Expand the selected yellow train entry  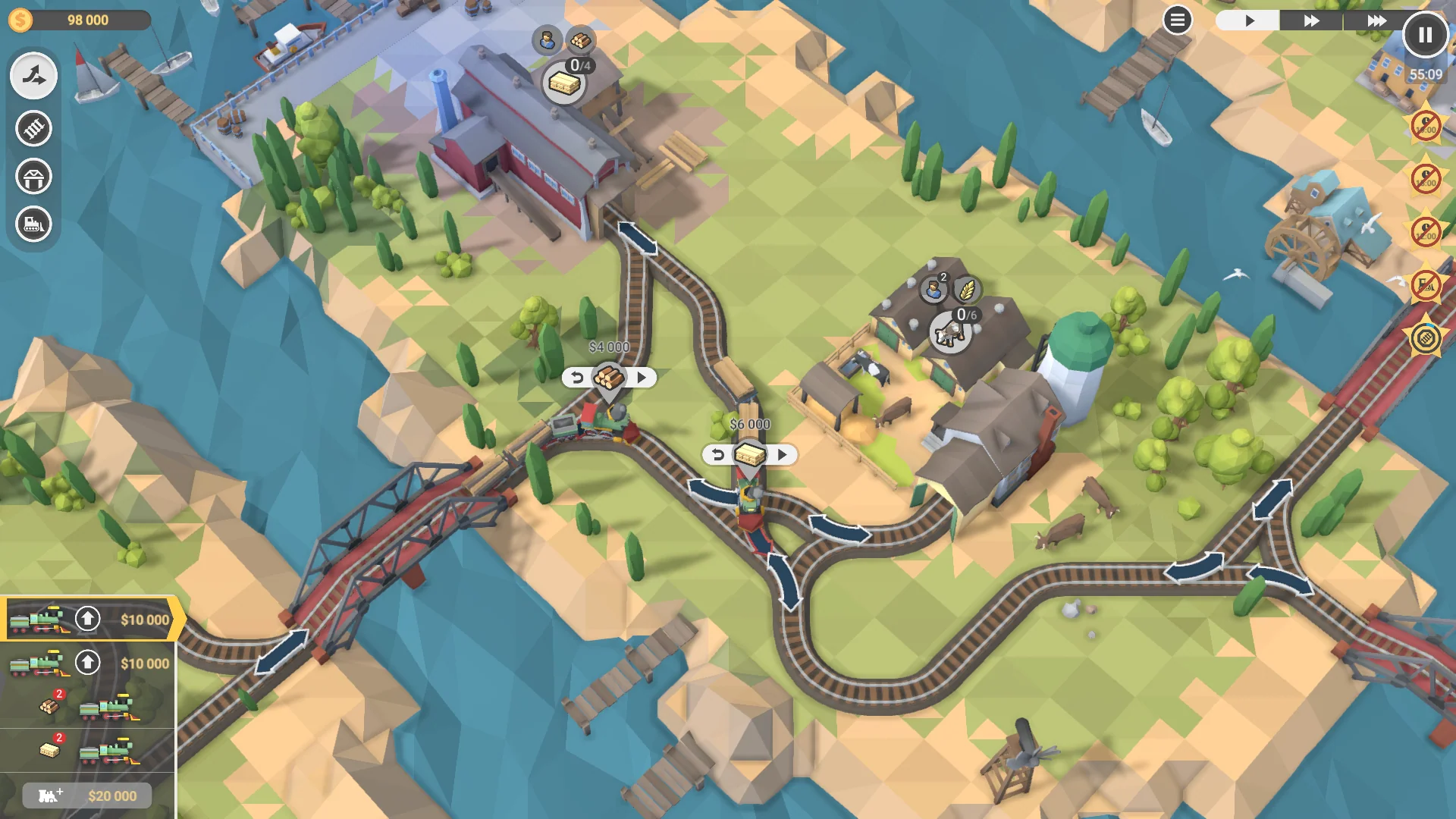[36, 620]
